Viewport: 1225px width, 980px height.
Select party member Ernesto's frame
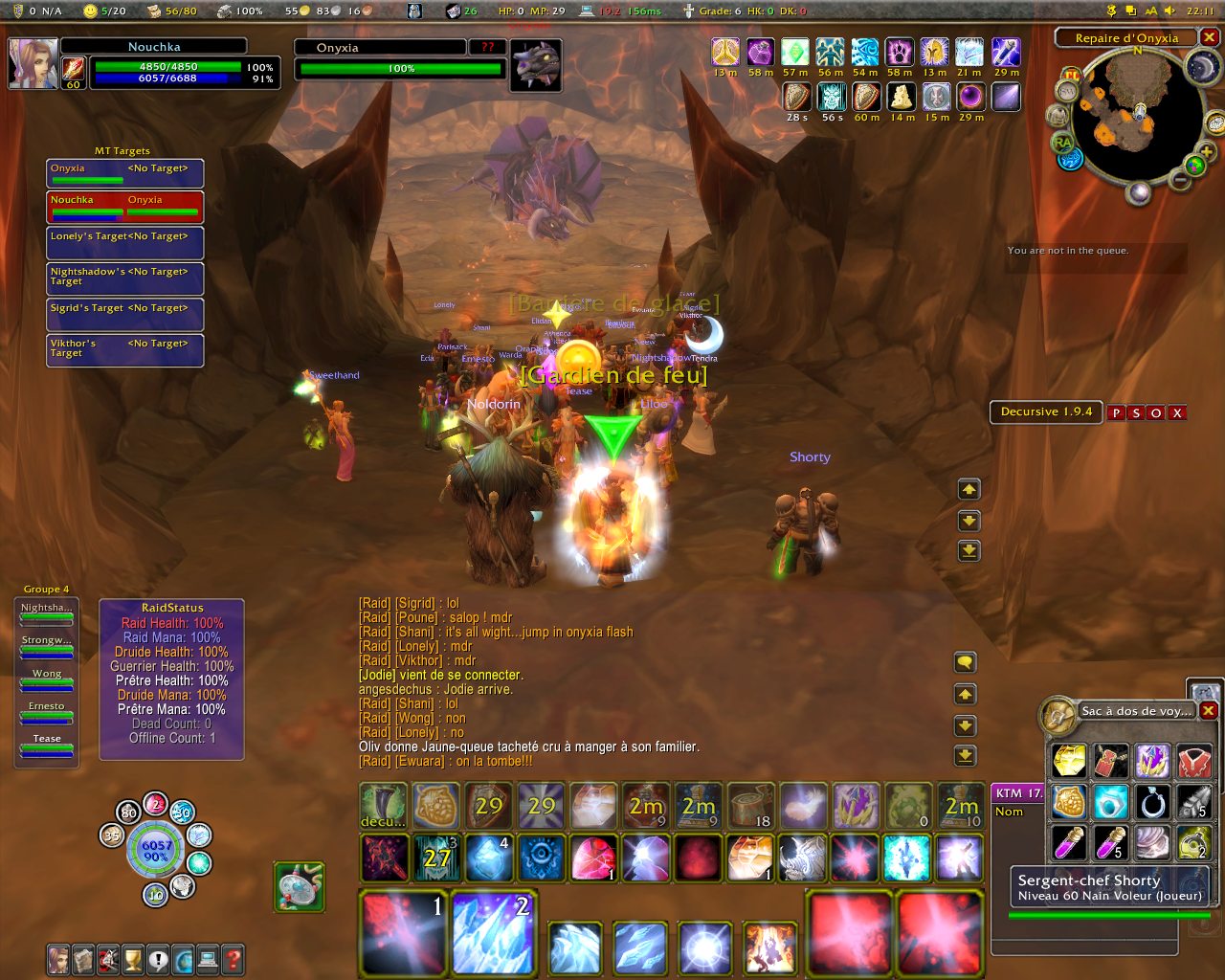point(47,712)
